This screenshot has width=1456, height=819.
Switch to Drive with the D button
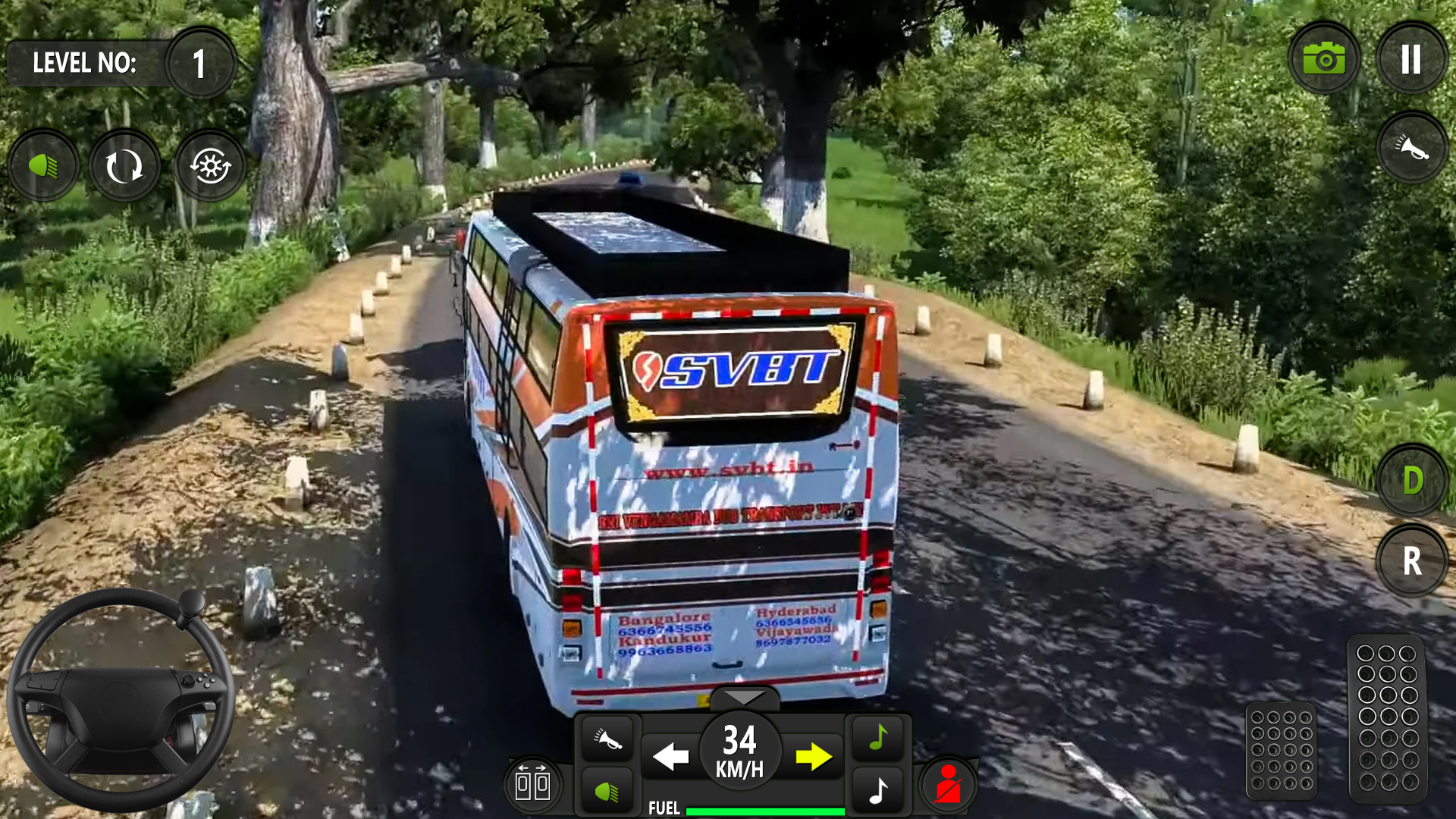pyautogui.click(x=1411, y=480)
